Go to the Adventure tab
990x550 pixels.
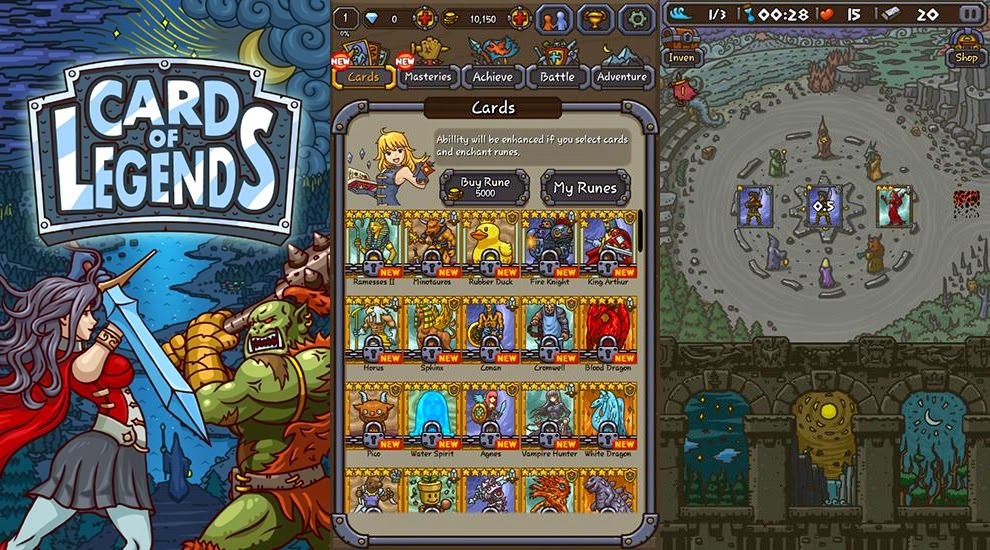[x=622, y=76]
